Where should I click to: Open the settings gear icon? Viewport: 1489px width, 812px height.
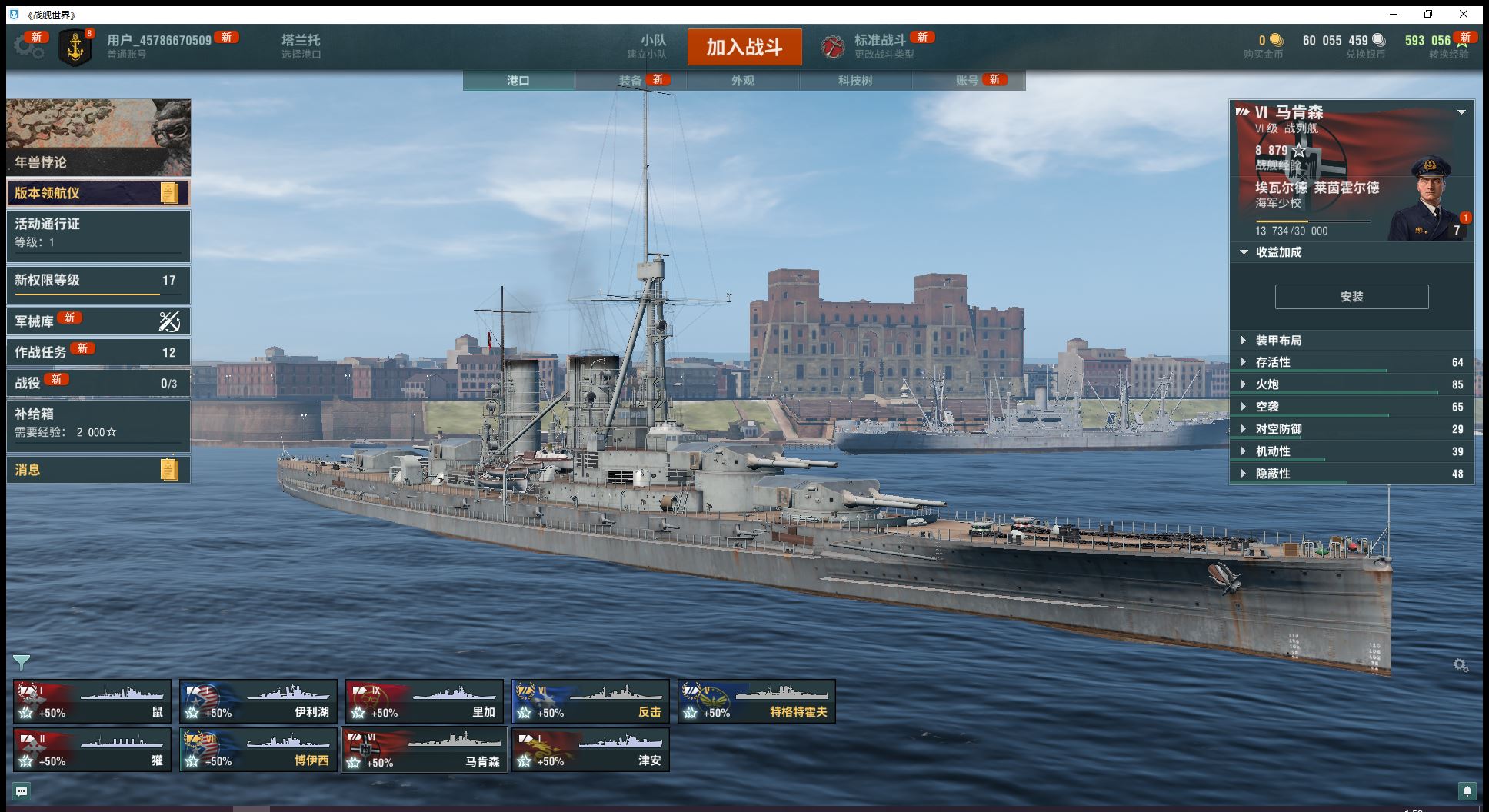pos(28,46)
